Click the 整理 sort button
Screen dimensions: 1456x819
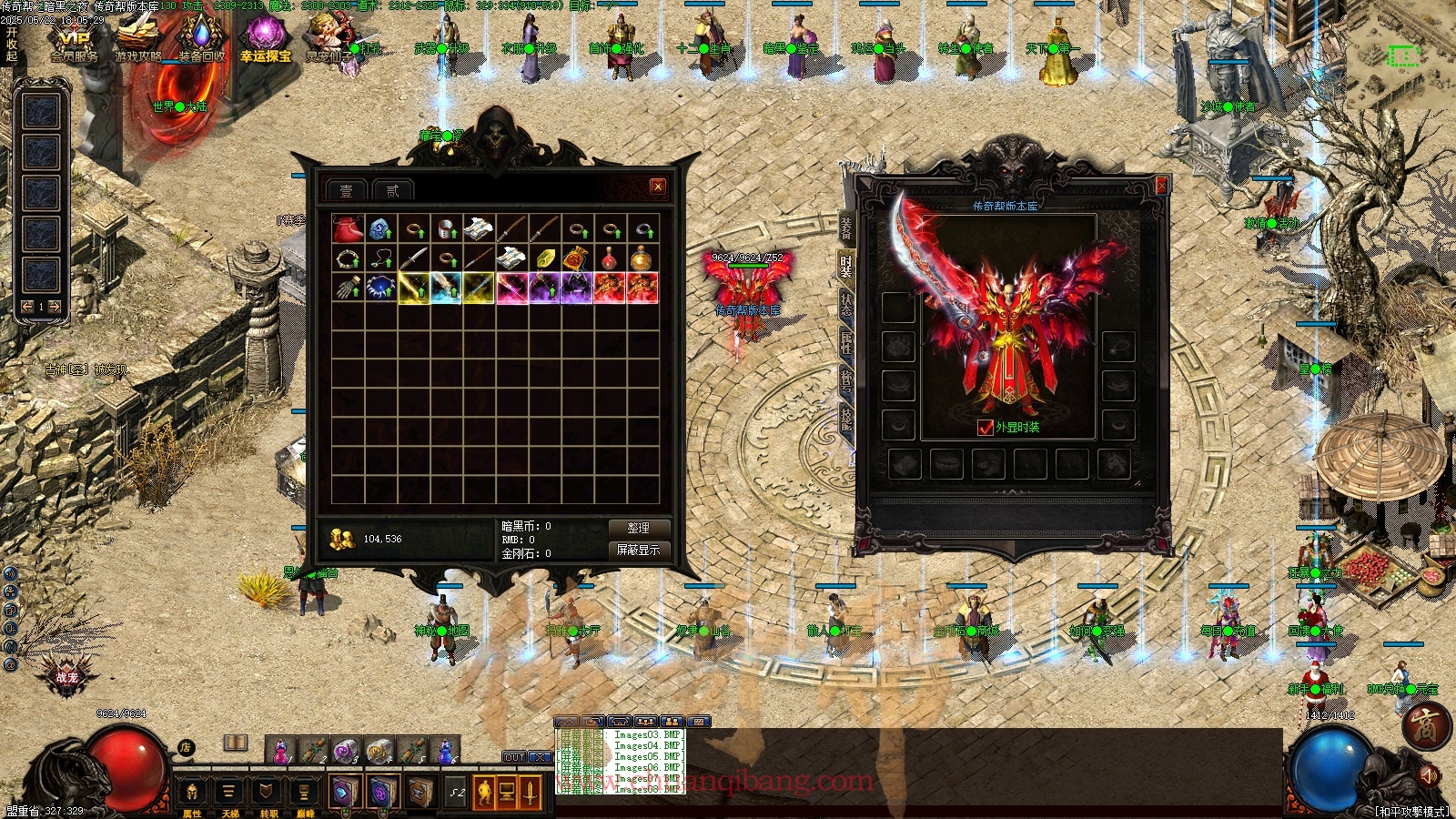[638, 528]
